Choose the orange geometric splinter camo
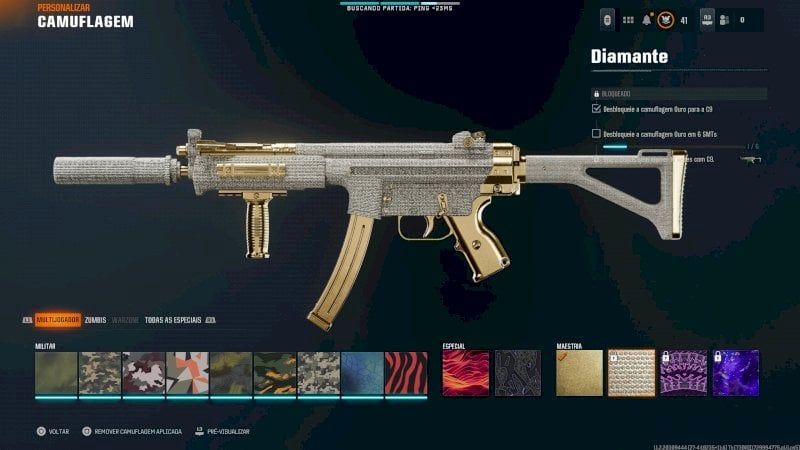This screenshot has width=800, height=450. (187, 372)
